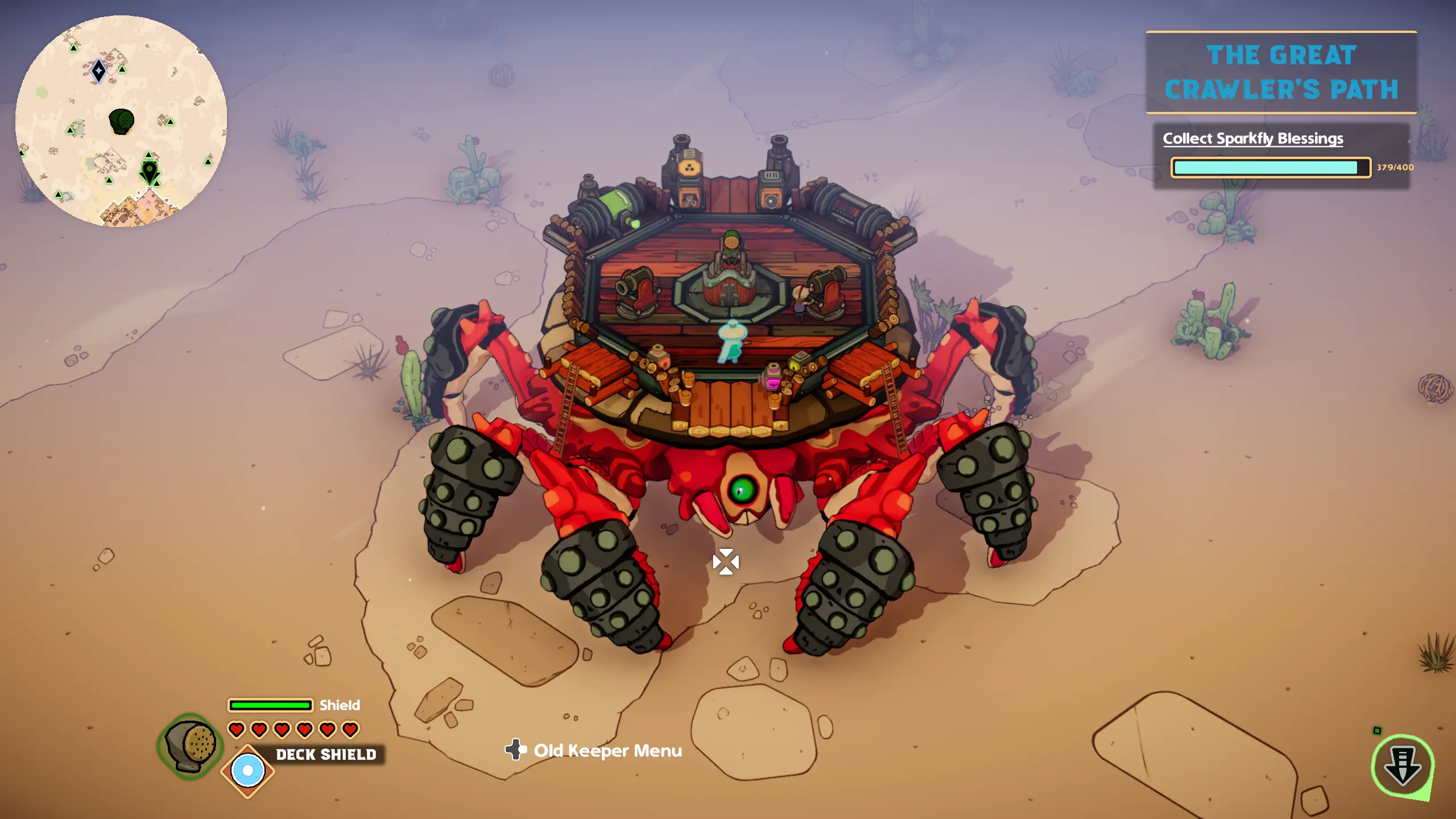
Task: Open The Great Crawler's Path quest banner
Action: (1281, 72)
